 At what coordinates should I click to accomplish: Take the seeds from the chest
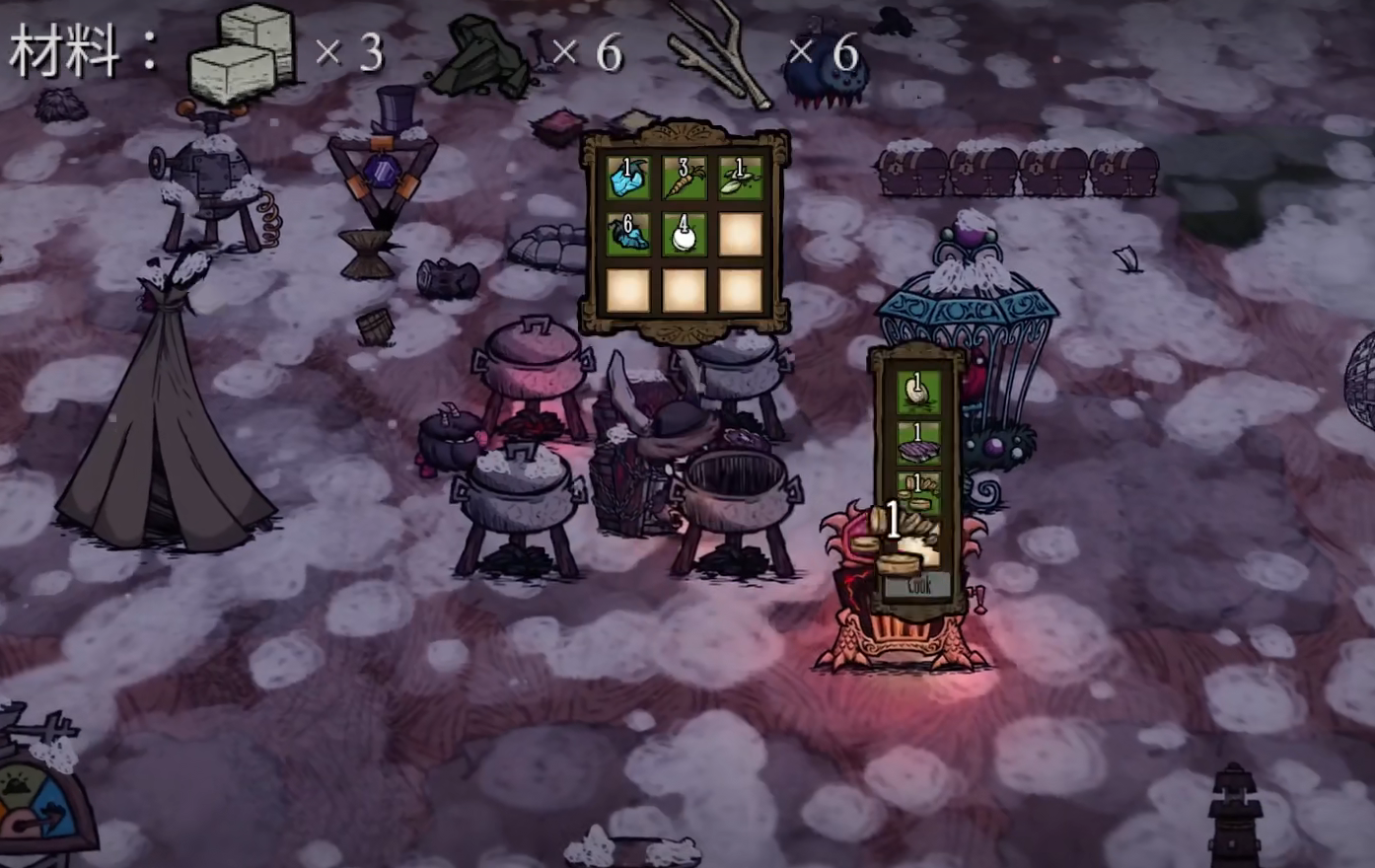[x=740, y=179]
